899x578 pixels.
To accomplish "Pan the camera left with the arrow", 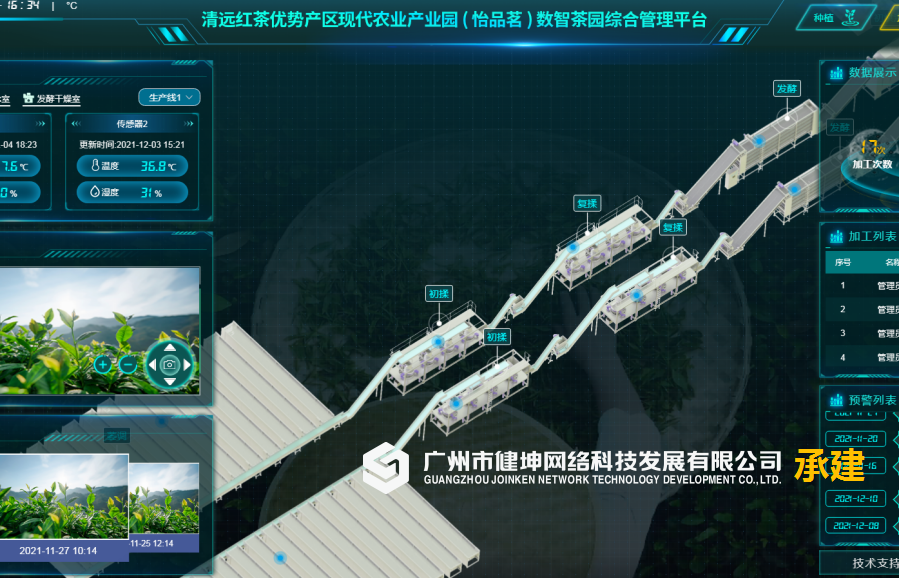I will coord(153,365).
